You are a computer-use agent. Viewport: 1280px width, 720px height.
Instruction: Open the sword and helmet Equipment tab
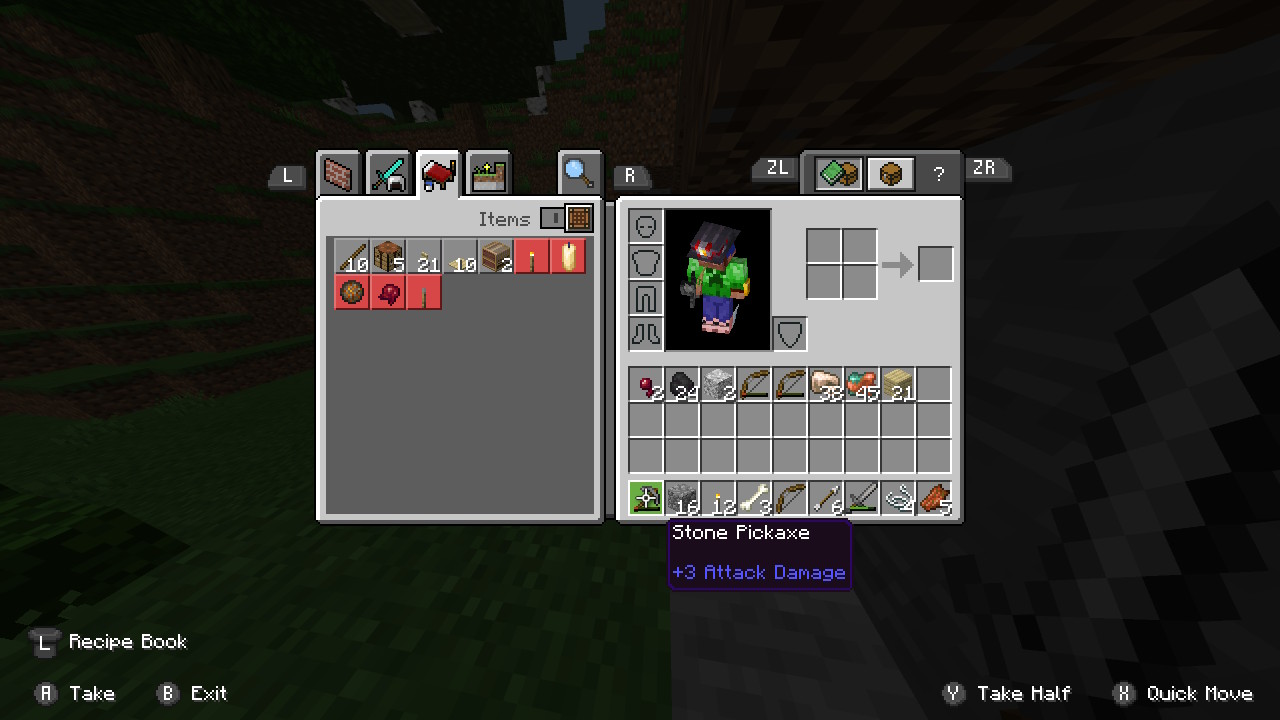pos(389,175)
